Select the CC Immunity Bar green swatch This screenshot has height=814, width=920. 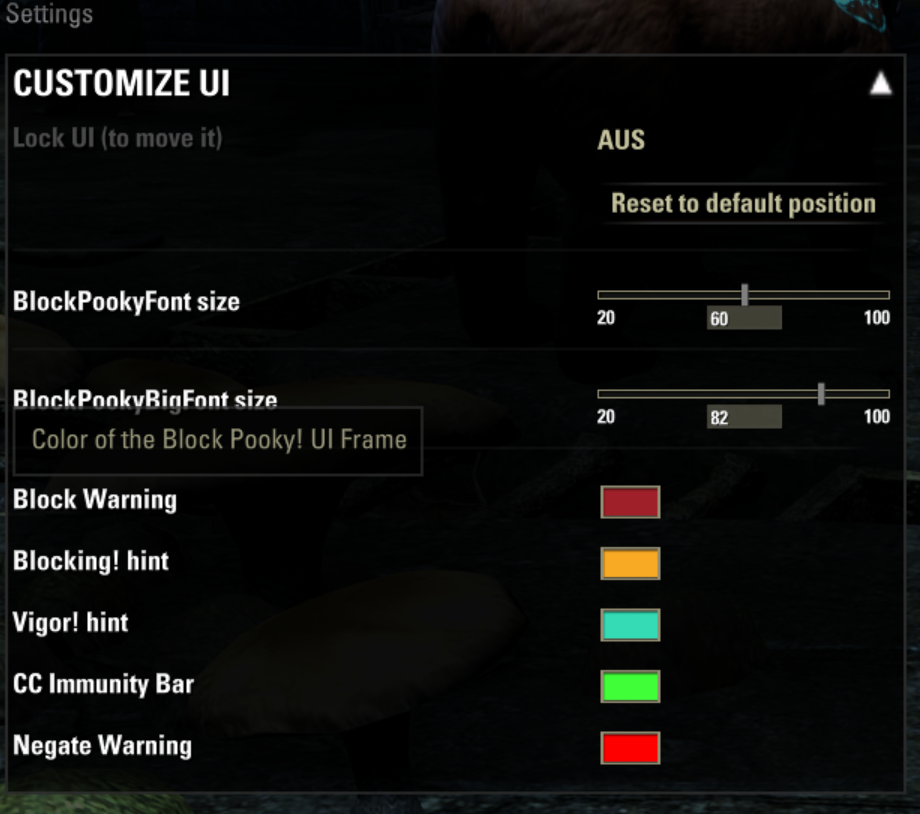pyautogui.click(x=630, y=687)
